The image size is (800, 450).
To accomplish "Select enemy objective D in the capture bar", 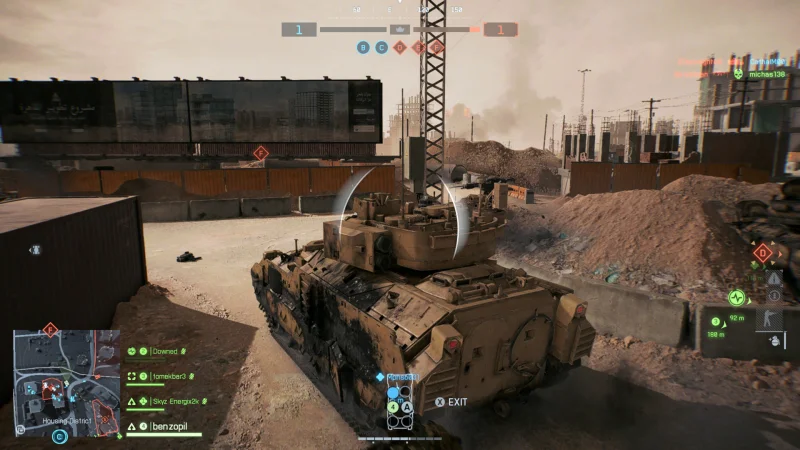I will (x=400, y=47).
